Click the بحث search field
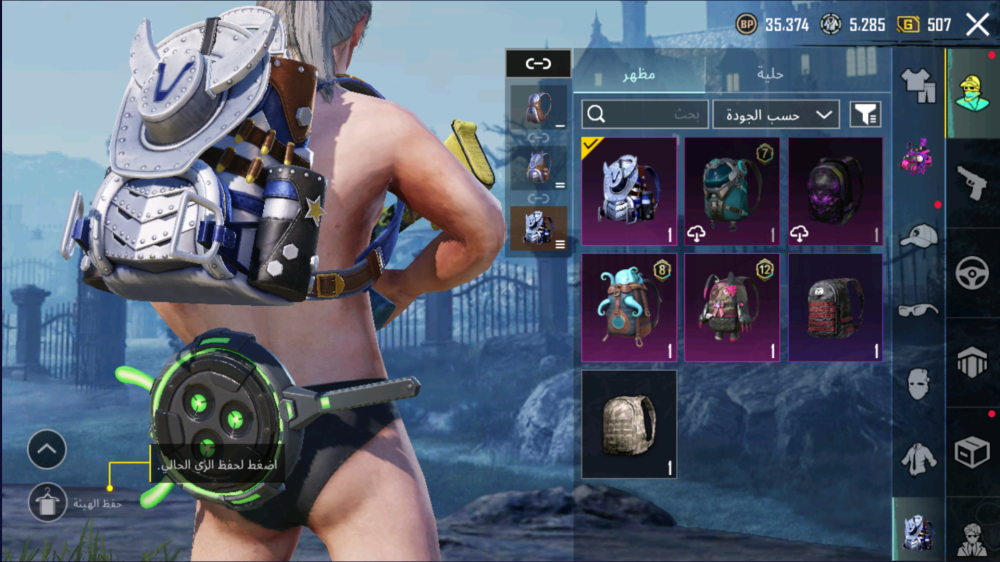The image size is (1000, 562). [645, 114]
